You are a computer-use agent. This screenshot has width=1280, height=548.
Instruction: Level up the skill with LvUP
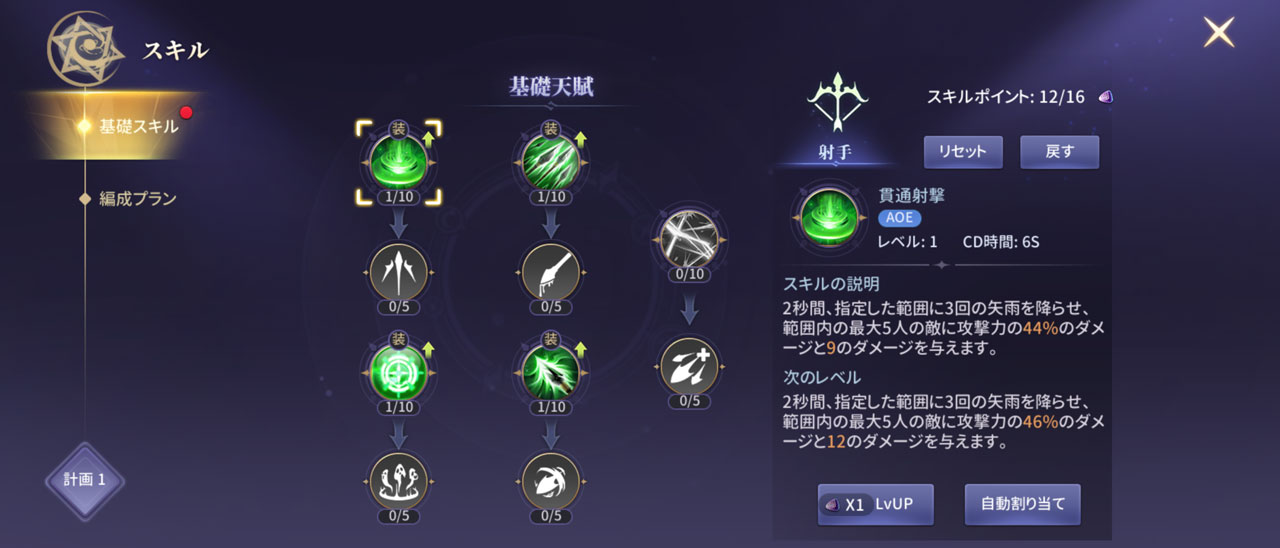pos(875,505)
